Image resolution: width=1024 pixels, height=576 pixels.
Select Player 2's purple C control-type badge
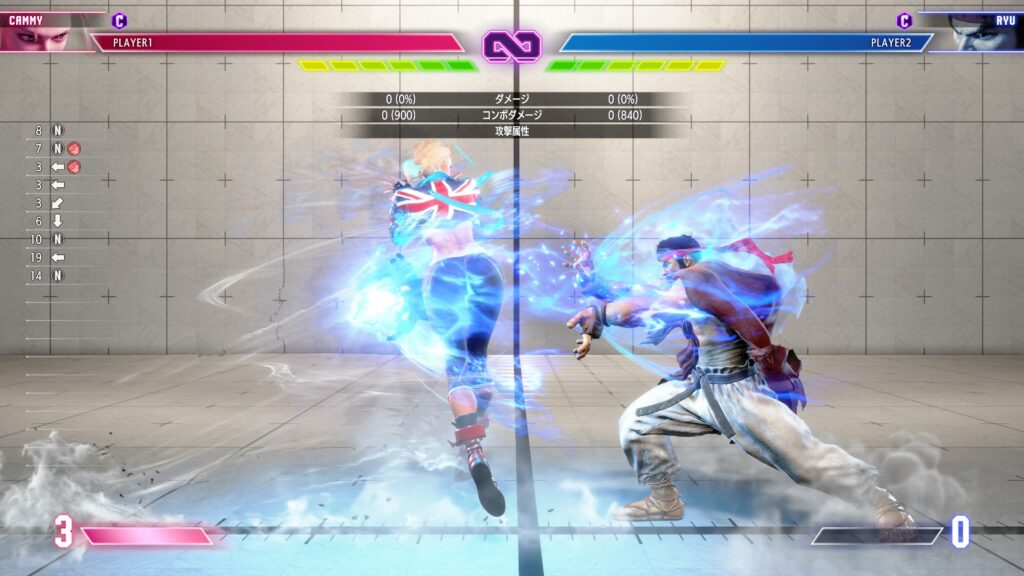pyautogui.click(x=904, y=20)
